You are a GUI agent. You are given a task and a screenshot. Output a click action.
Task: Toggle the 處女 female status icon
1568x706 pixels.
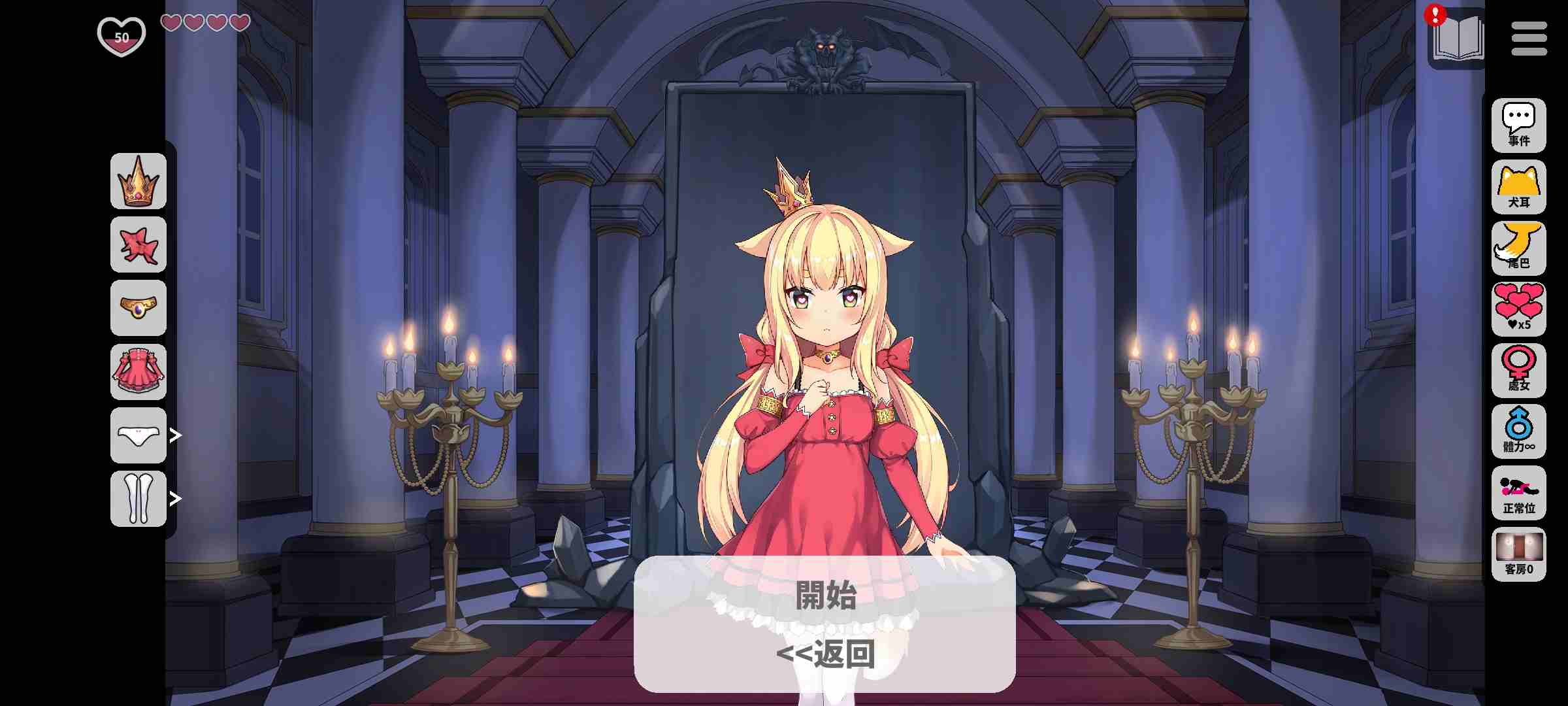click(x=1519, y=371)
